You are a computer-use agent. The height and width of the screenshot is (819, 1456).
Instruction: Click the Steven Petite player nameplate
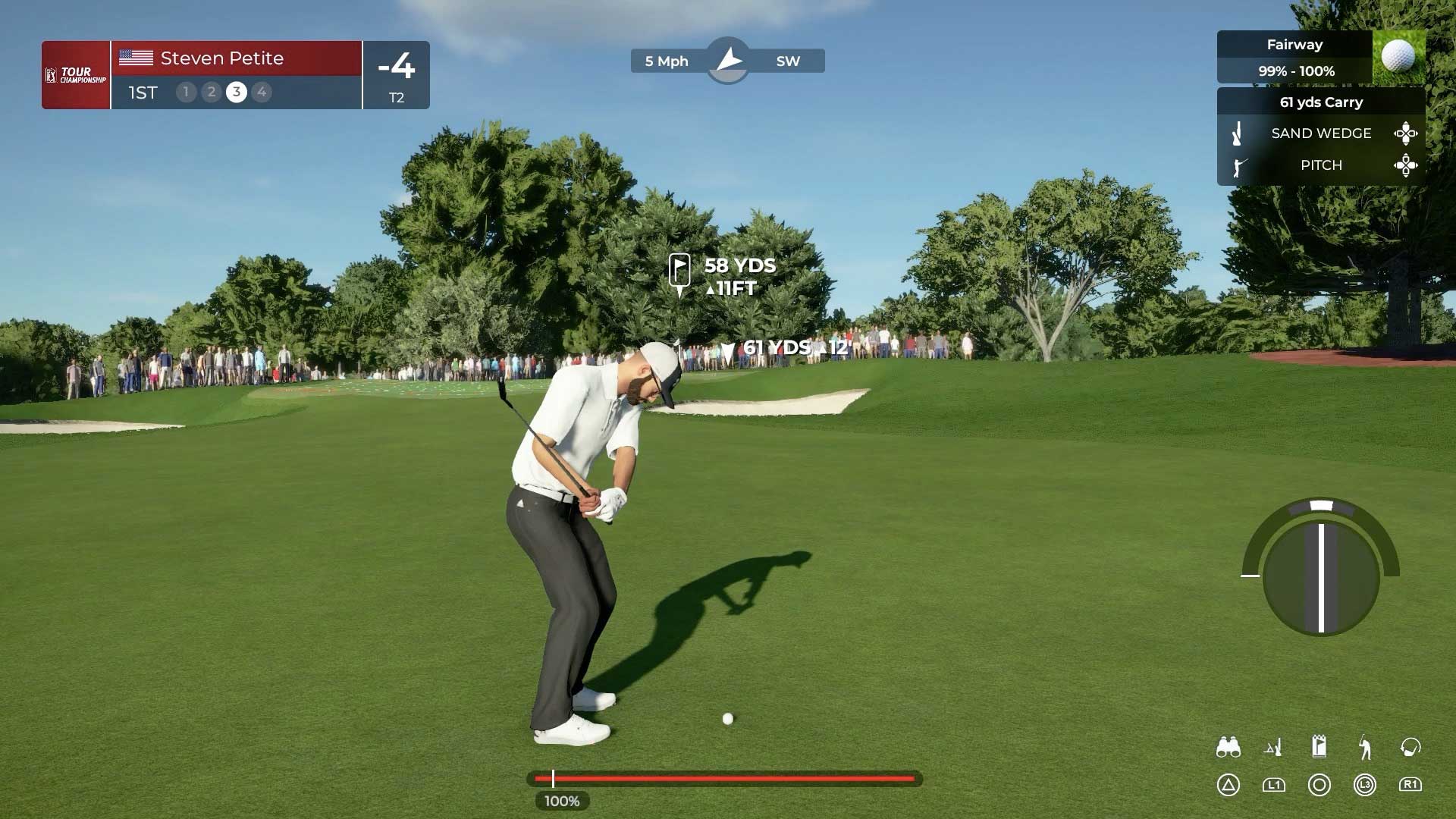tap(220, 58)
